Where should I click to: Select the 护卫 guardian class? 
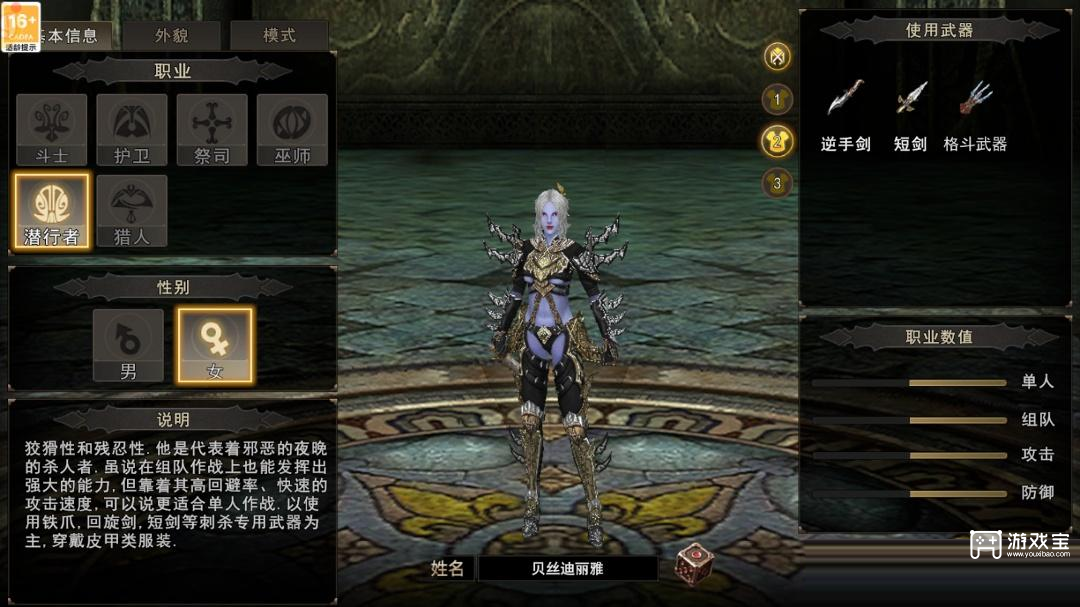click(131, 129)
